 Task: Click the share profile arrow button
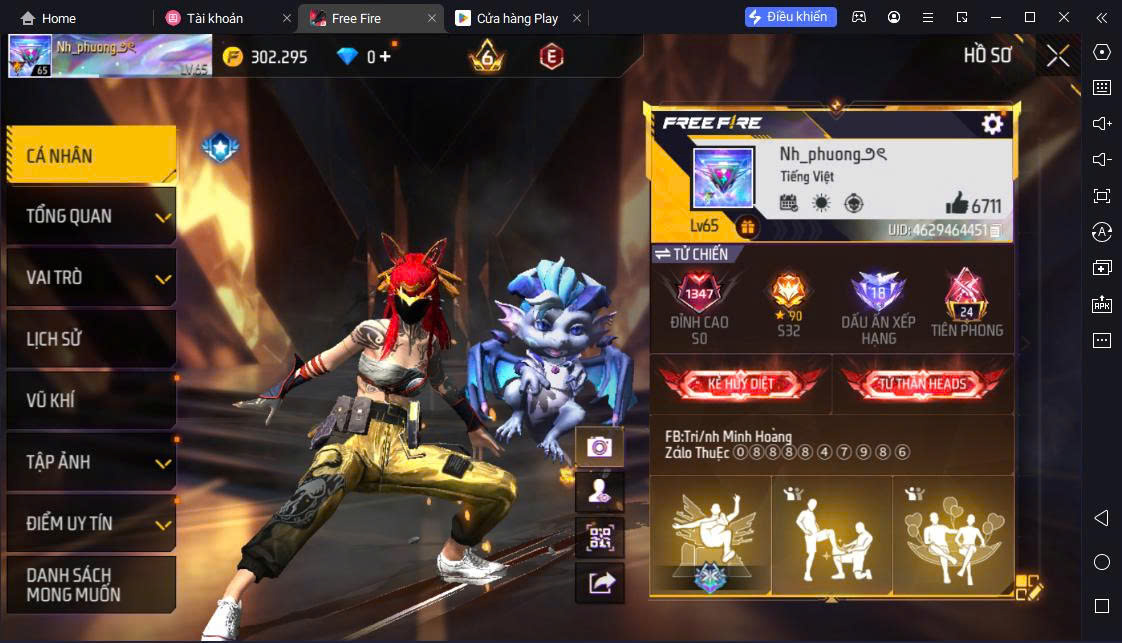[600, 583]
